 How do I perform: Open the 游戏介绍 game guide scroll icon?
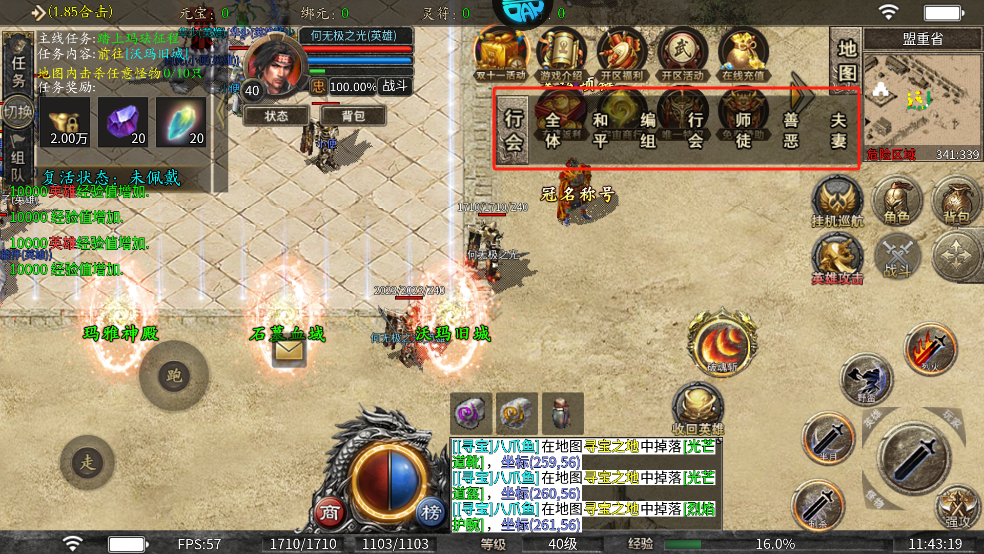[563, 52]
